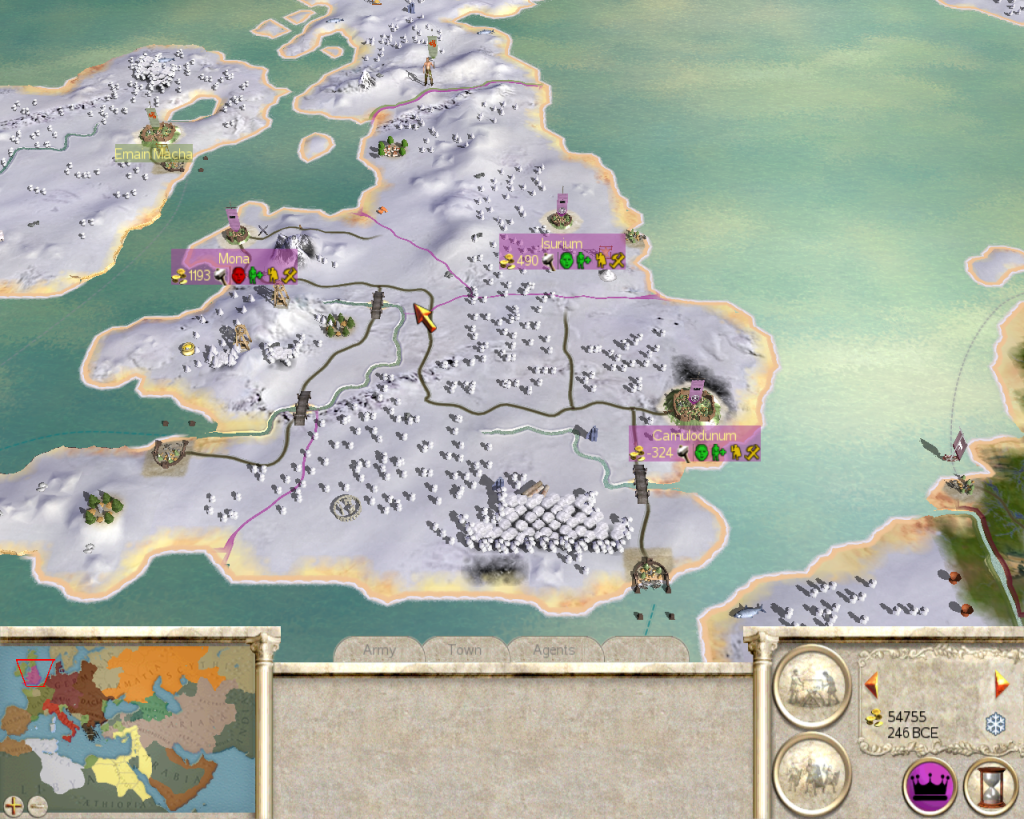End the turn with hourglass button
Viewport: 1024px width, 819px height.
990,786
